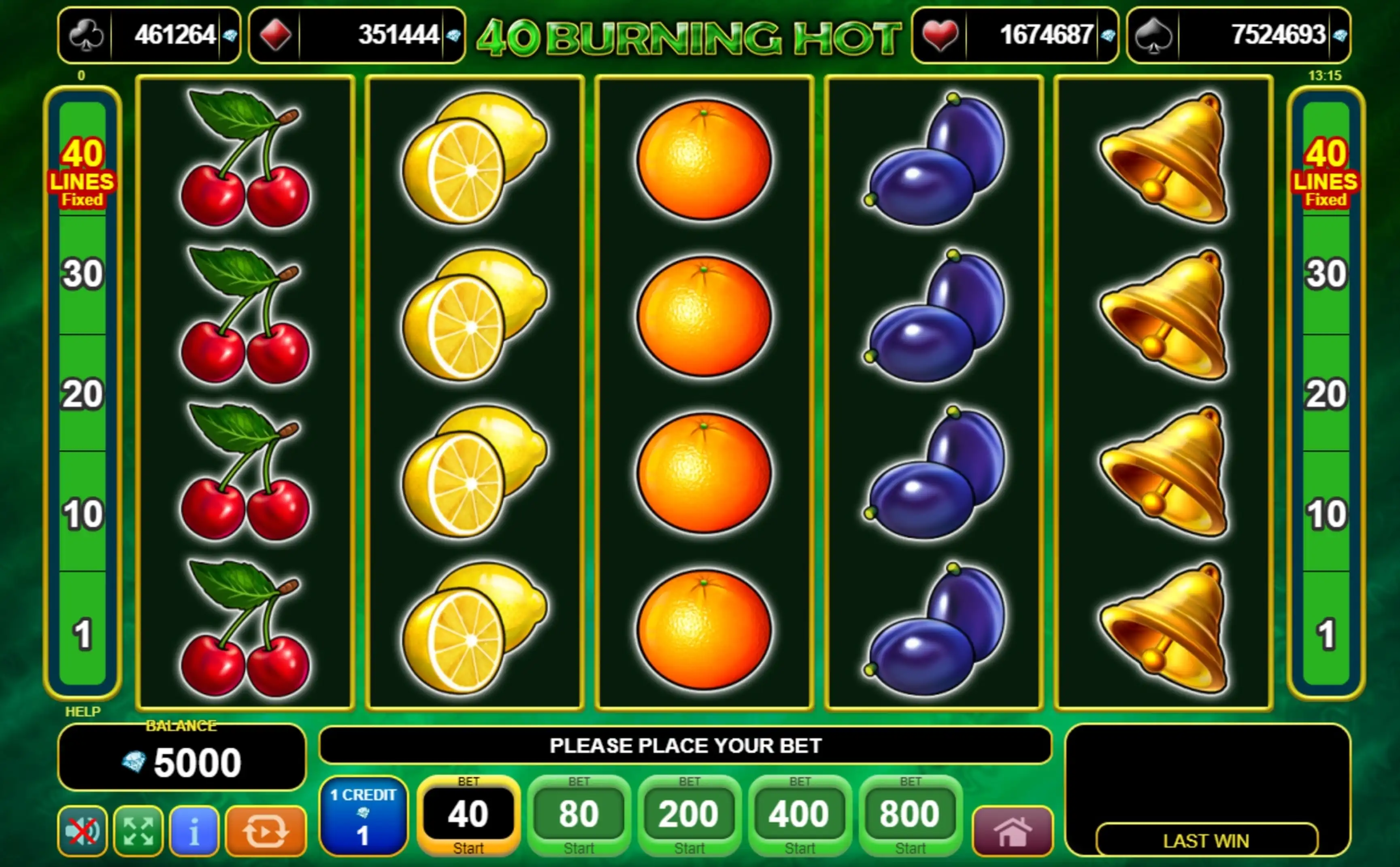Enter fullscreen with the arrows icon
Image resolution: width=1400 pixels, height=867 pixels.
click(x=138, y=831)
